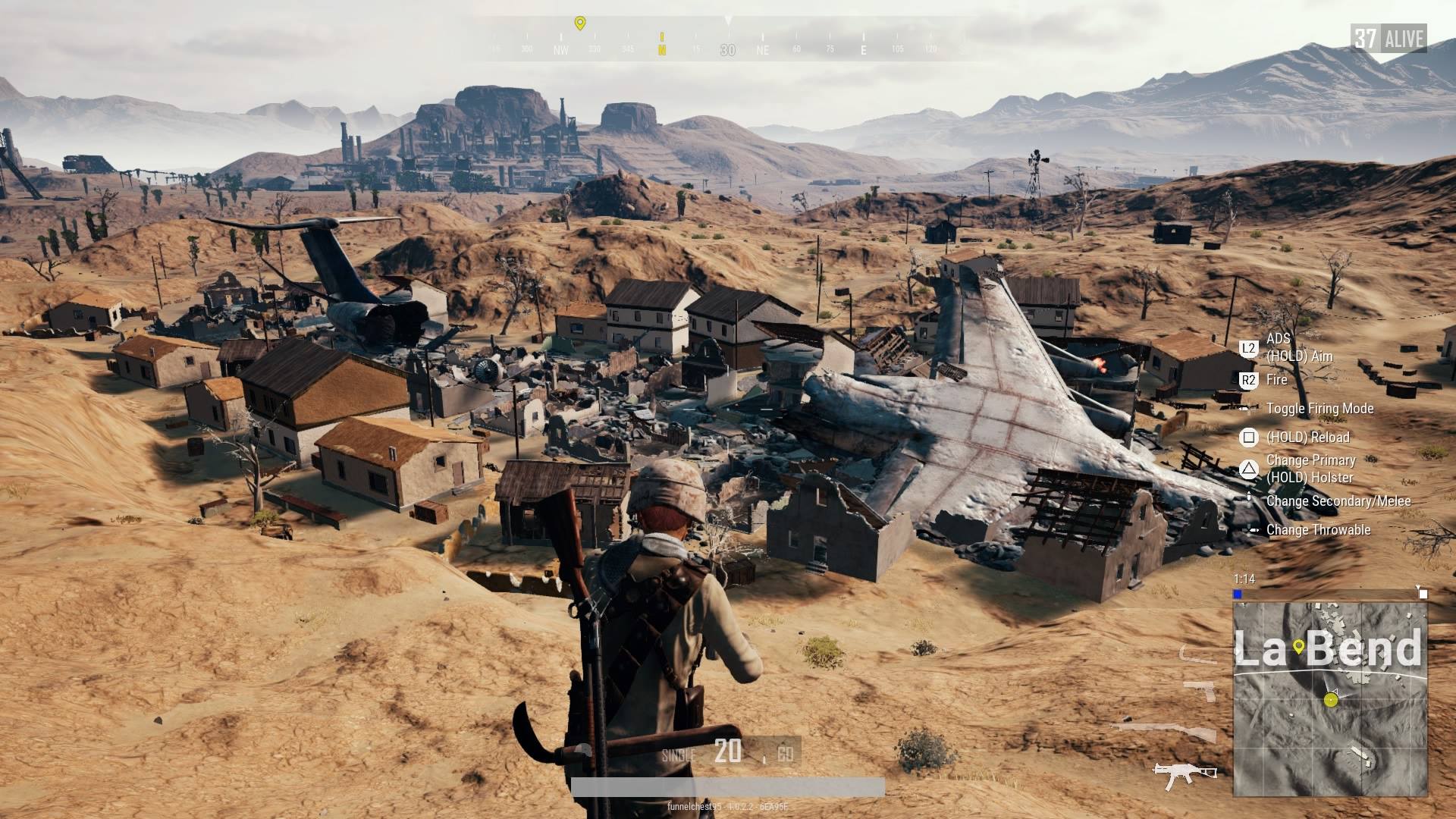Screen dimensions: 1456x819
Task: Select the triangle Change Primary icon
Action: (1248, 466)
